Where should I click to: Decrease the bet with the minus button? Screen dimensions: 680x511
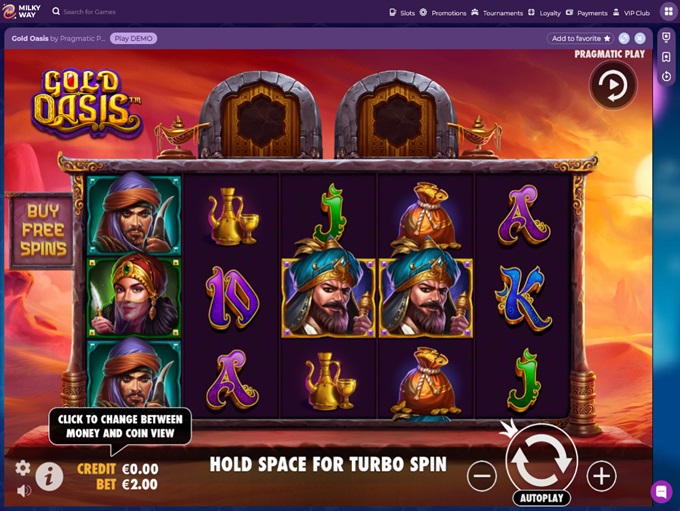pos(482,476)
